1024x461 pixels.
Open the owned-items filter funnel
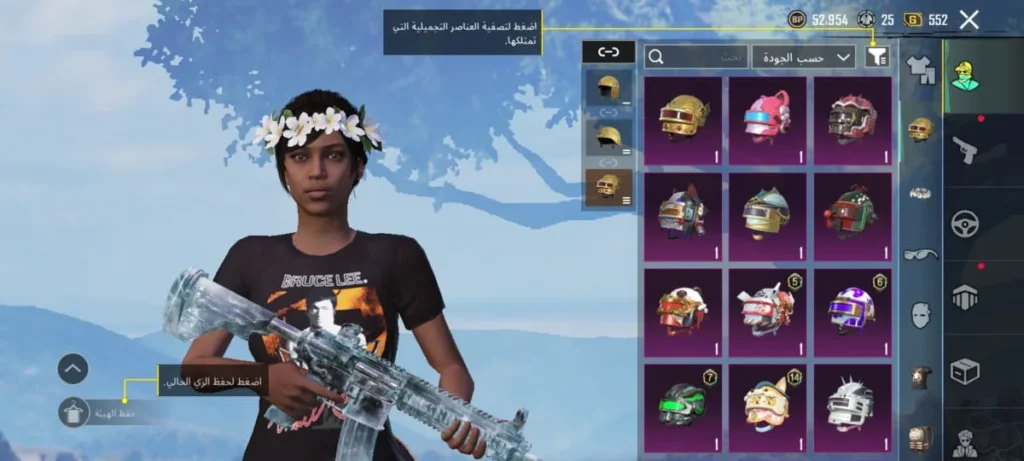click(x=877, y=57)
